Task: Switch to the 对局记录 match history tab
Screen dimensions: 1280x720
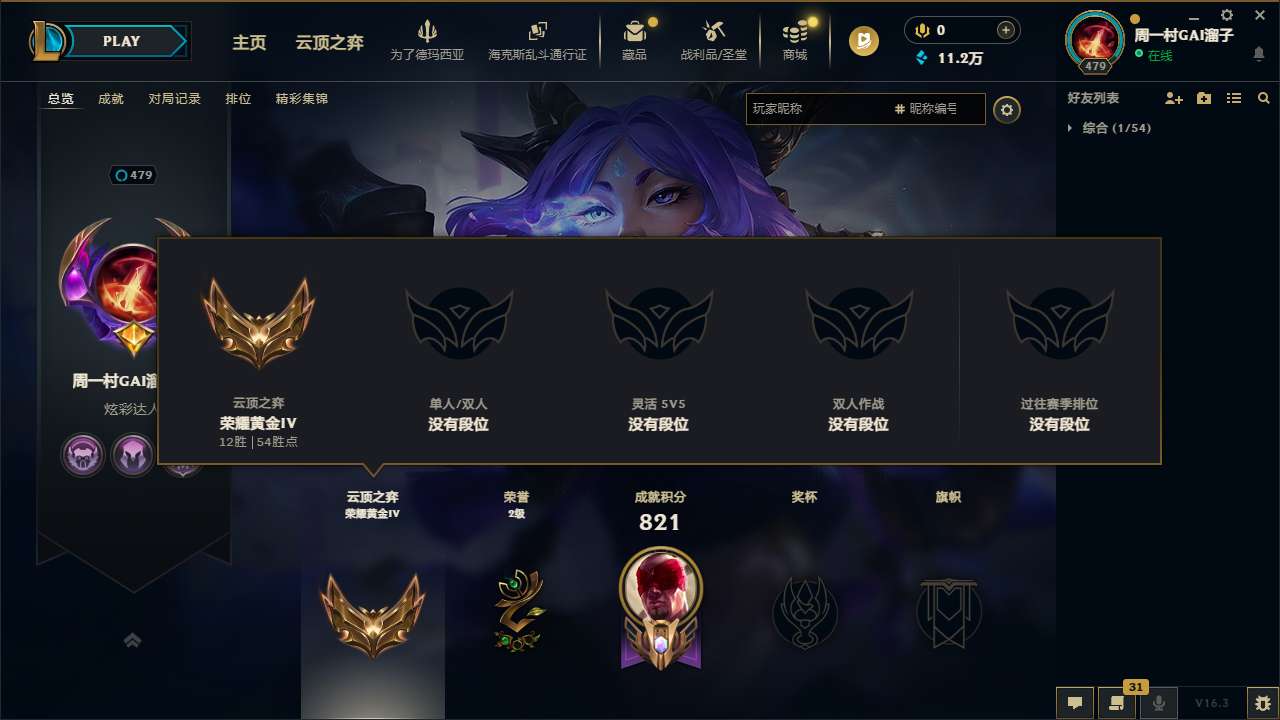Action: click(x=174, y=99)
